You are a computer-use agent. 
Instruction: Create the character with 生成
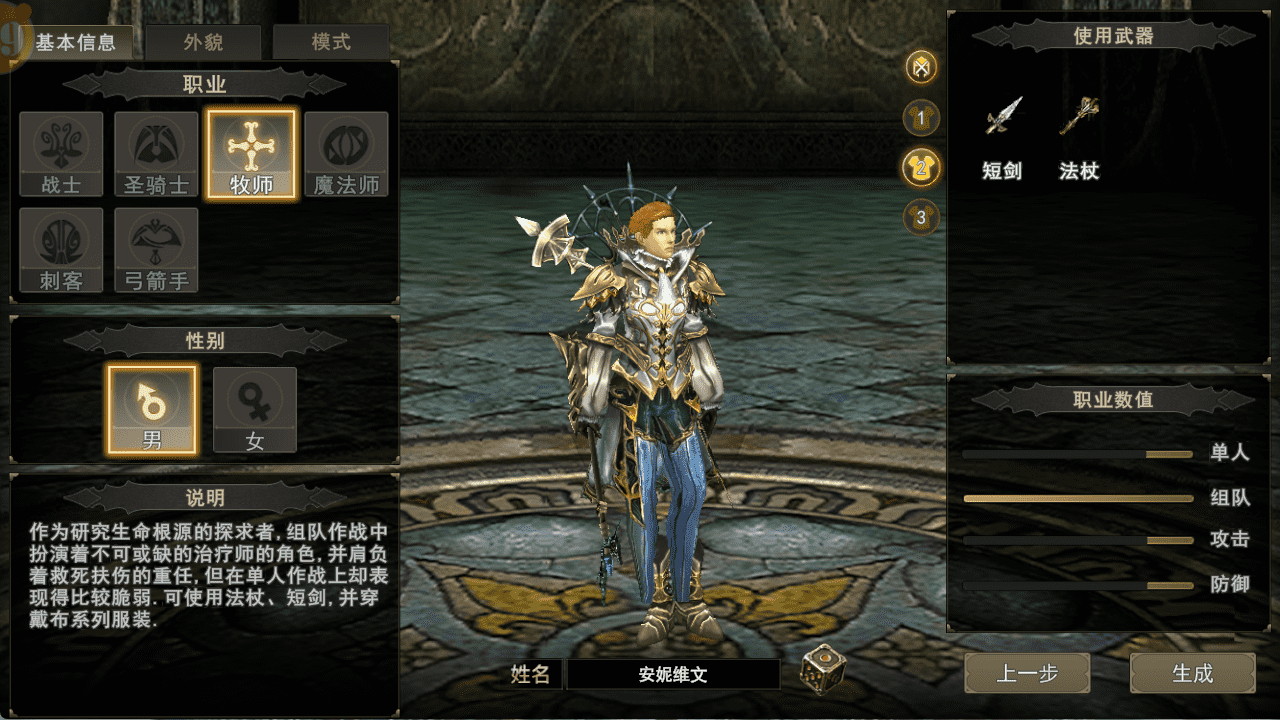pyautogui.click(x=1192, y=673)
